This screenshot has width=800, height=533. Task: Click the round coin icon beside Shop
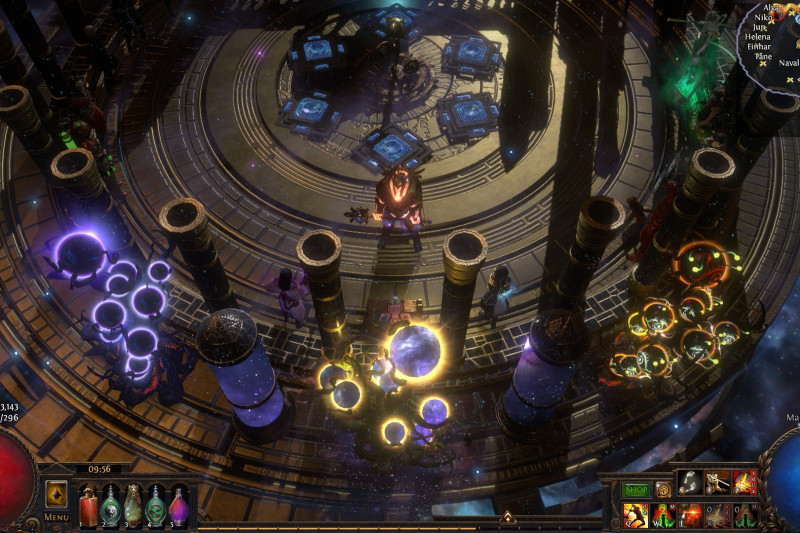pyautogui.click(x=663, y=490)
